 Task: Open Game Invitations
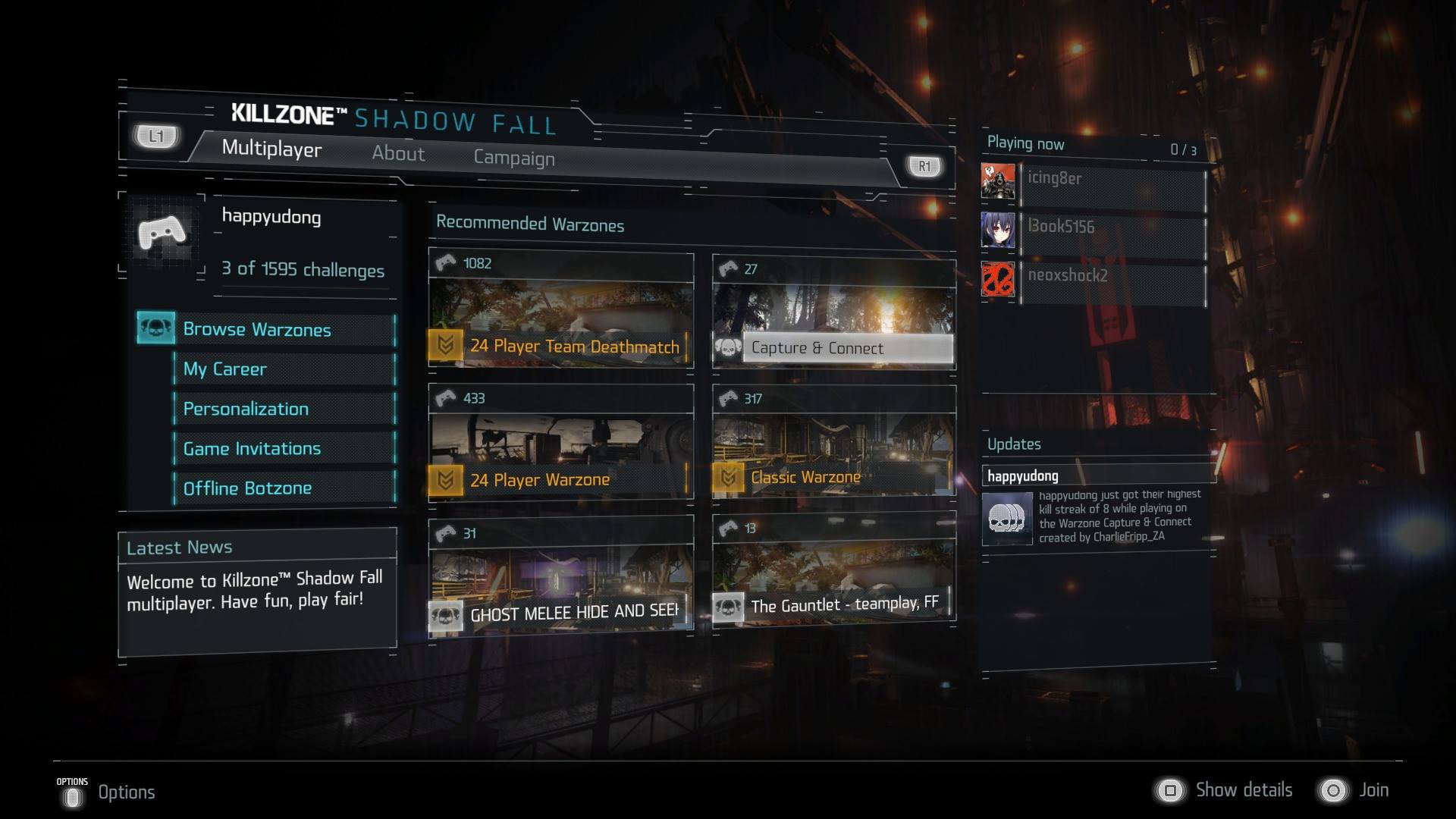click(x=283, y=448)
